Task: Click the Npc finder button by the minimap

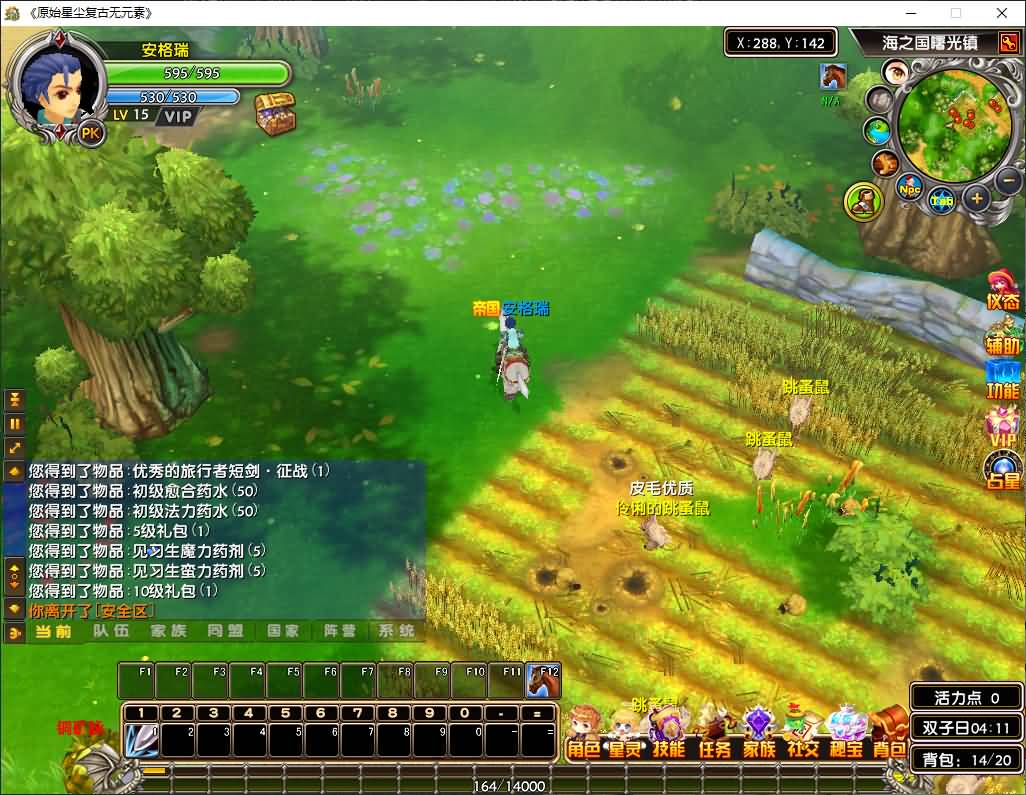Action: (x=909, y=188)
